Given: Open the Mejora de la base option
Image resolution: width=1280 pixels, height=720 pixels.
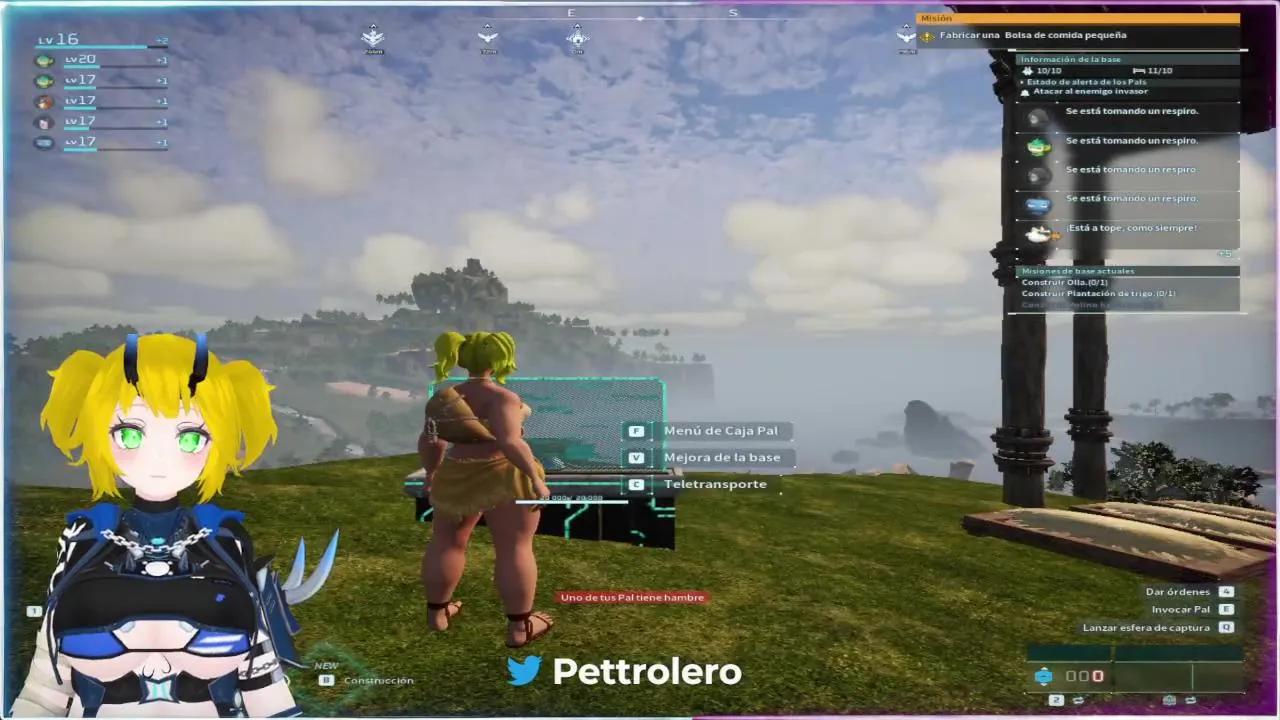Looking at the screenshot, I should pos(722,457).
